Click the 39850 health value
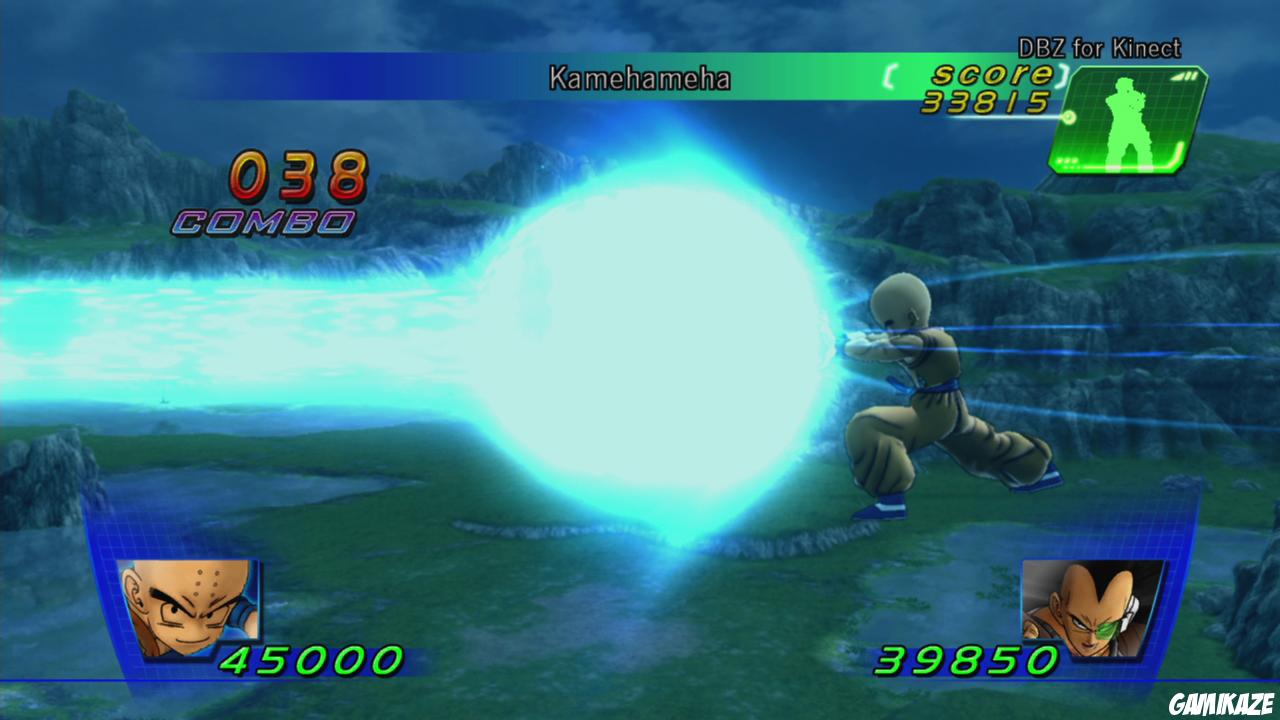Screen dimensions: 1280x720 pos(969,658)
